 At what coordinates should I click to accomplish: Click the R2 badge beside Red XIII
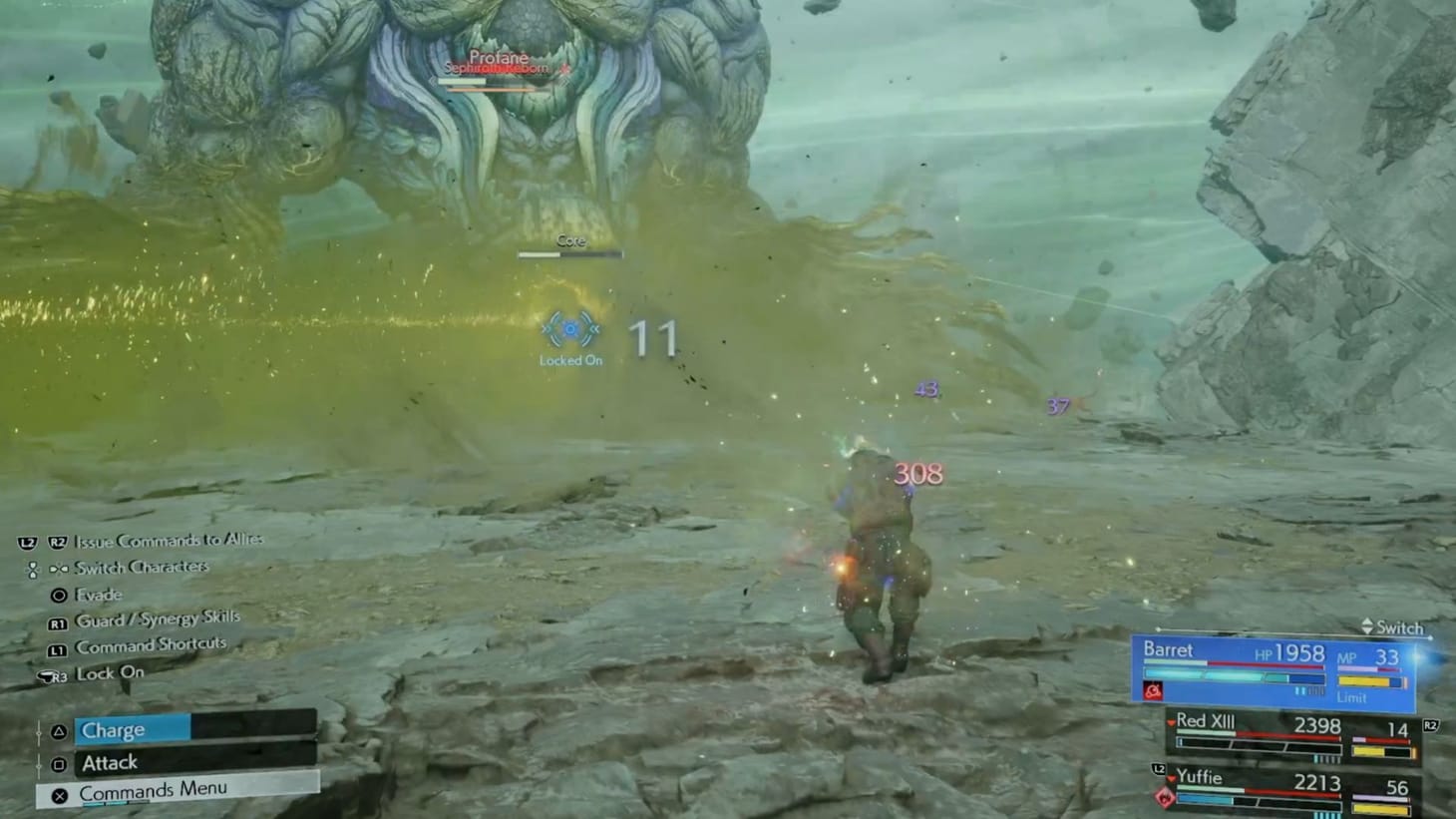[1430, 724]
